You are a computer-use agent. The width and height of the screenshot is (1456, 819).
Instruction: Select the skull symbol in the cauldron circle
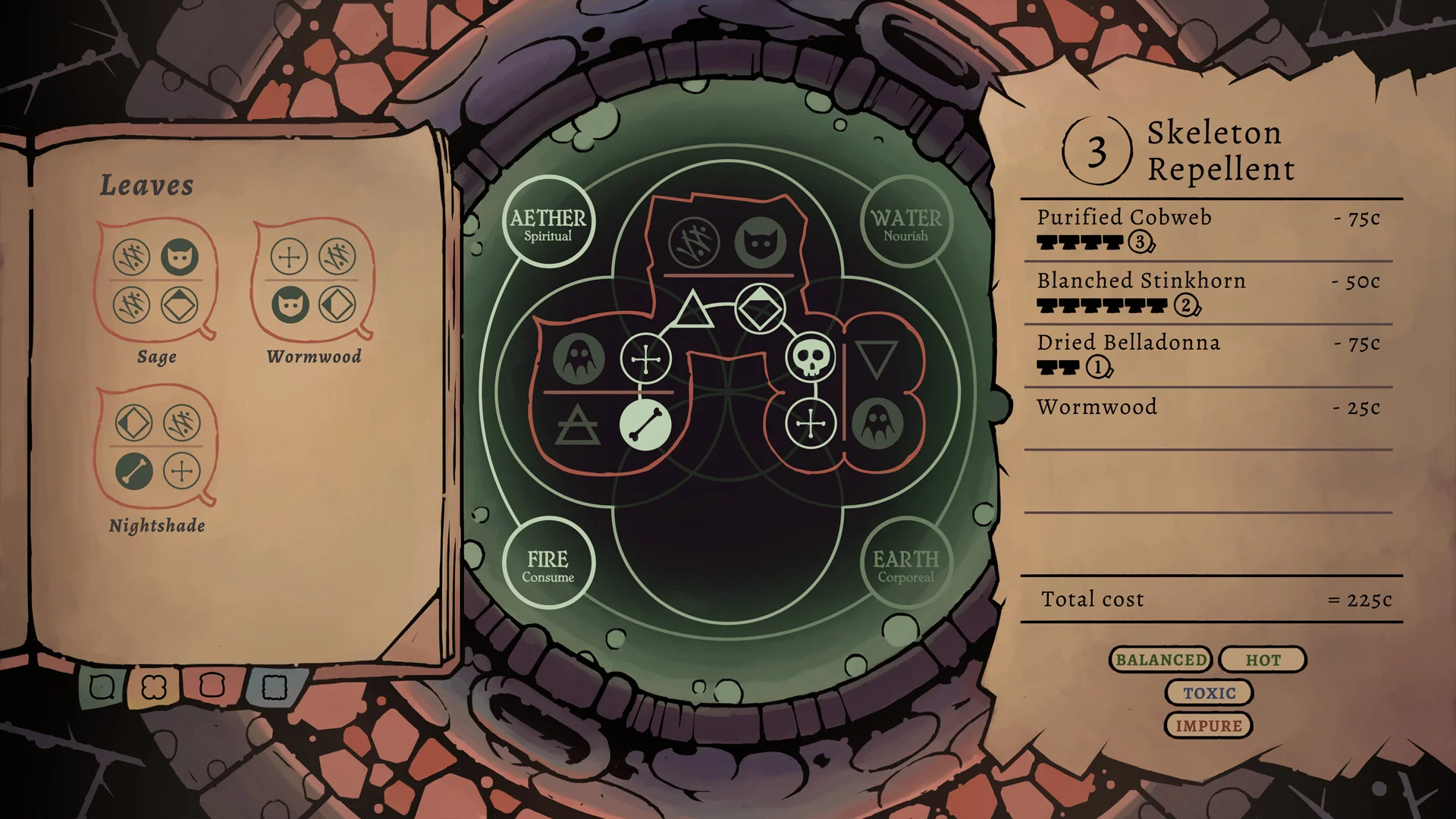(811, 357)
